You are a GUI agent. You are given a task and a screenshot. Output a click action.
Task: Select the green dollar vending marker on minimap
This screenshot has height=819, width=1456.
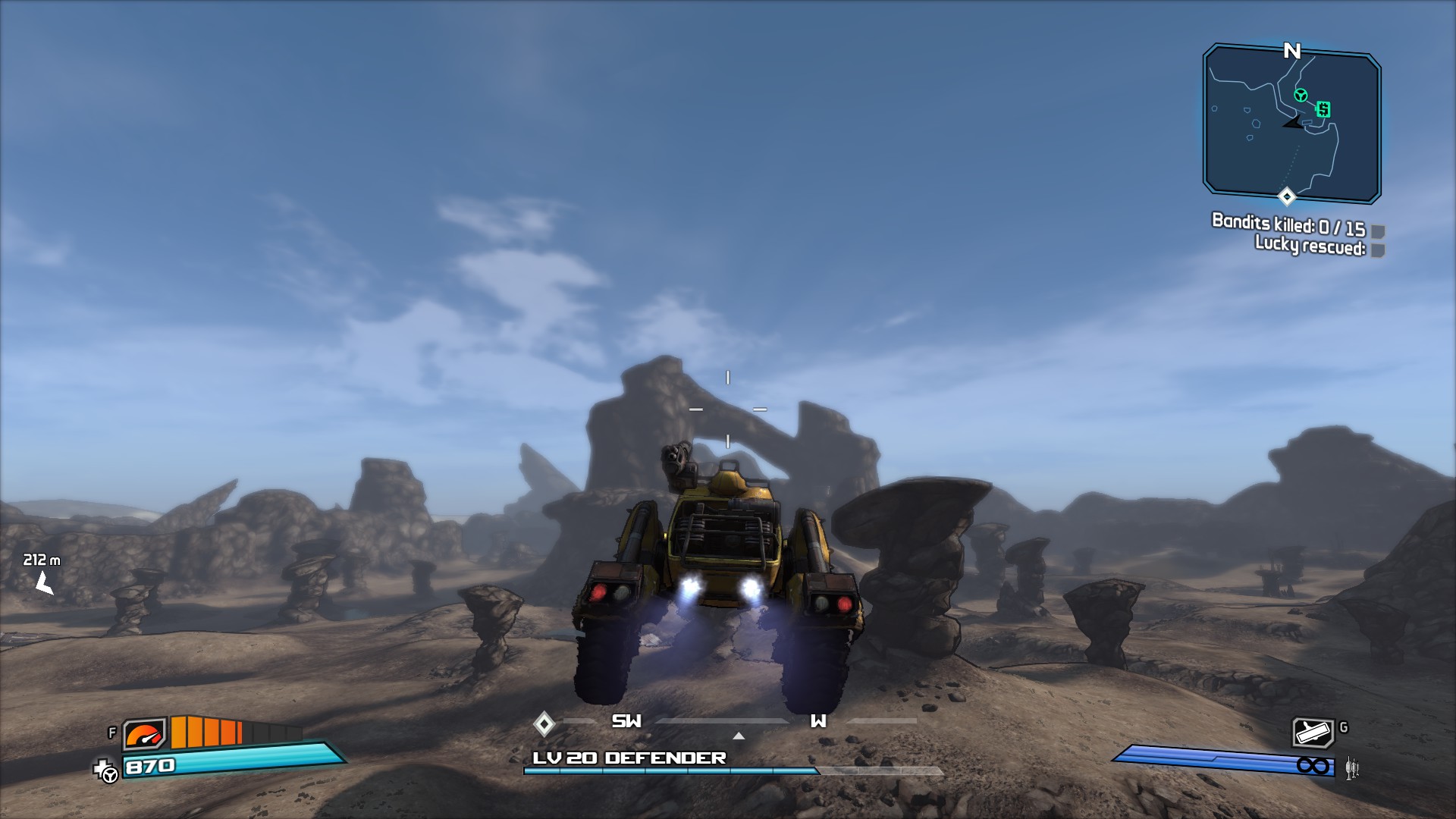pyautogui.click(x=1323, y=109)
